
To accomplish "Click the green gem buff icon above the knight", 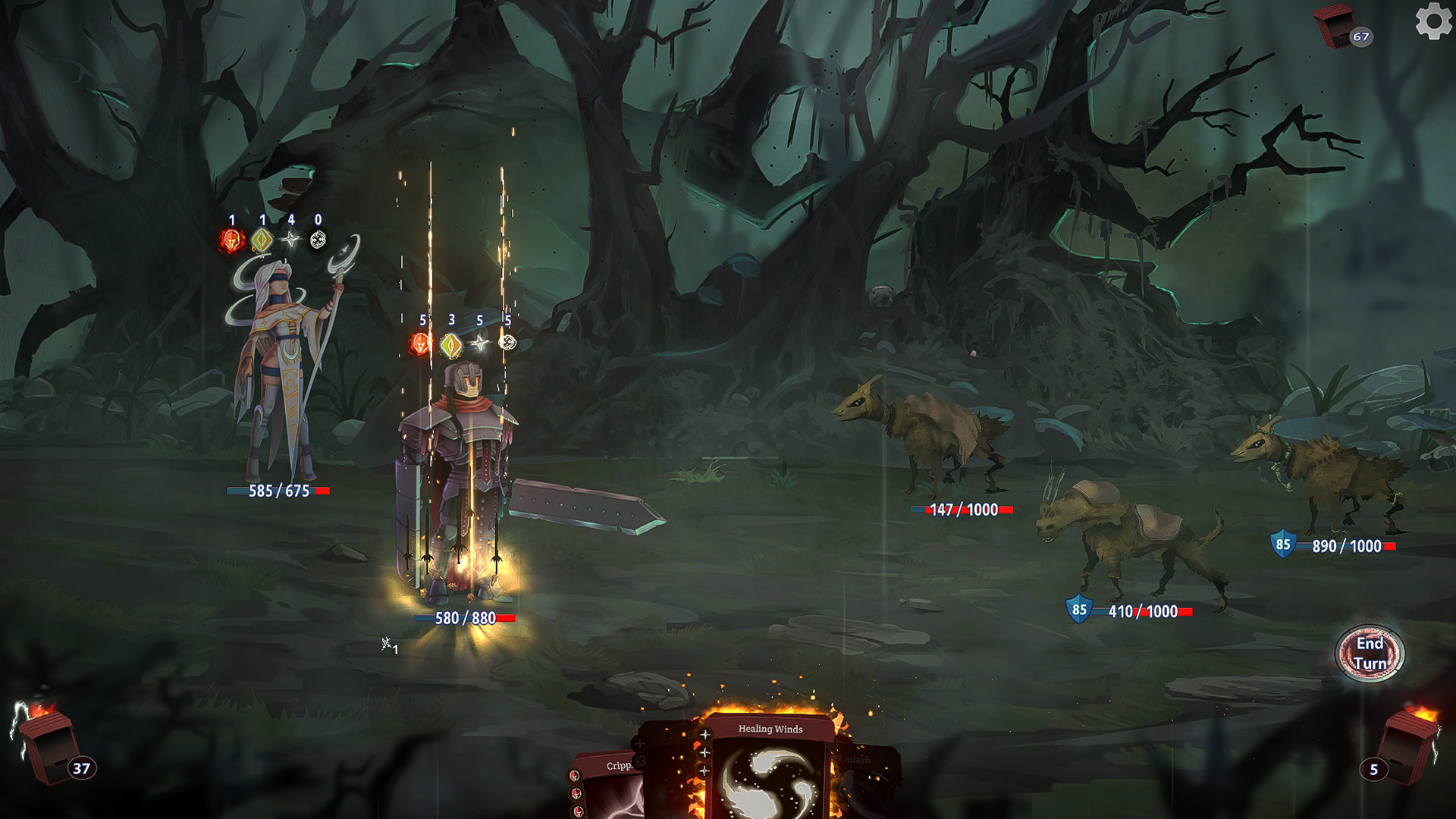I will click(x=452, y=347).
